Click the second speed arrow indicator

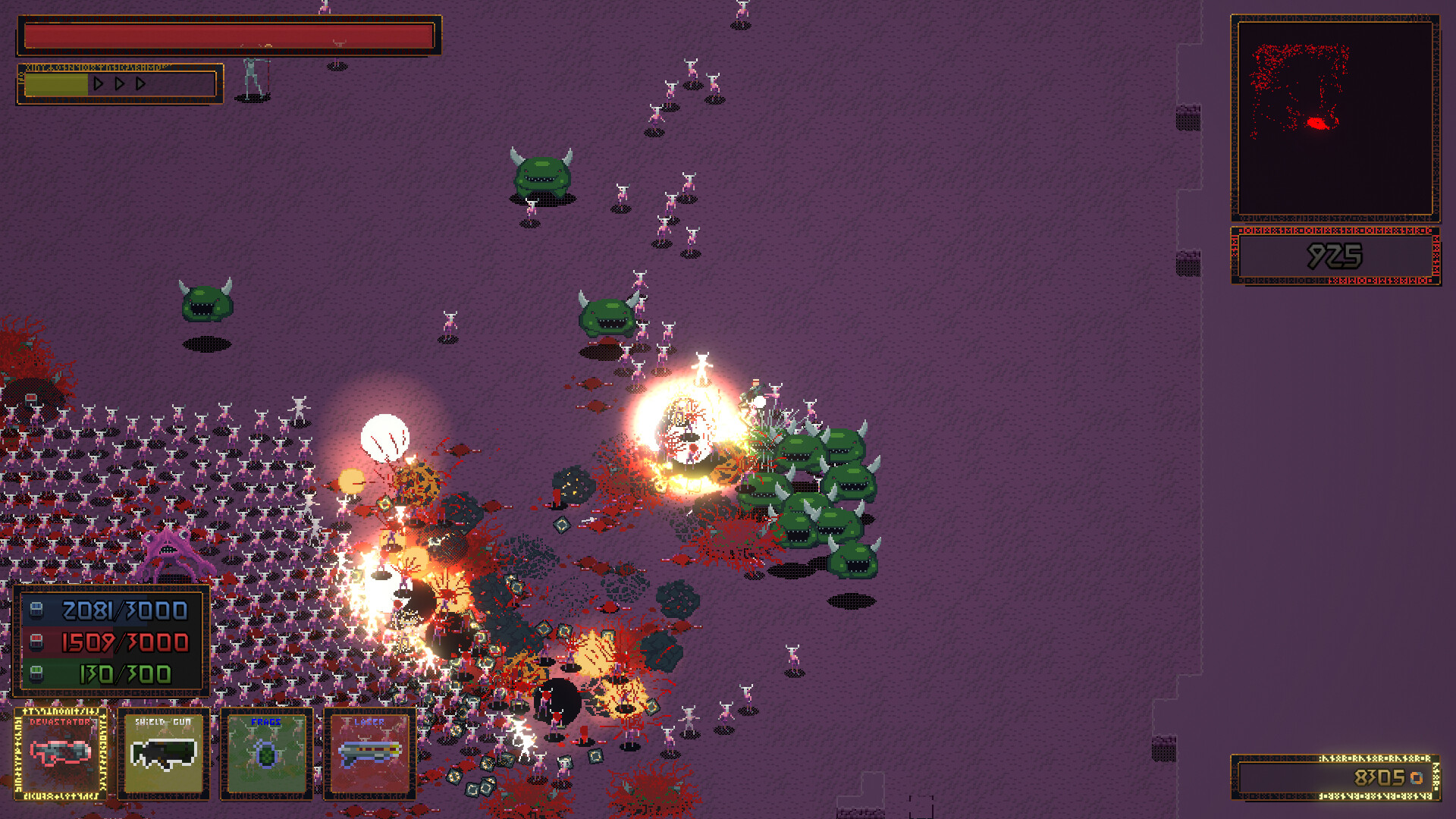119,84
